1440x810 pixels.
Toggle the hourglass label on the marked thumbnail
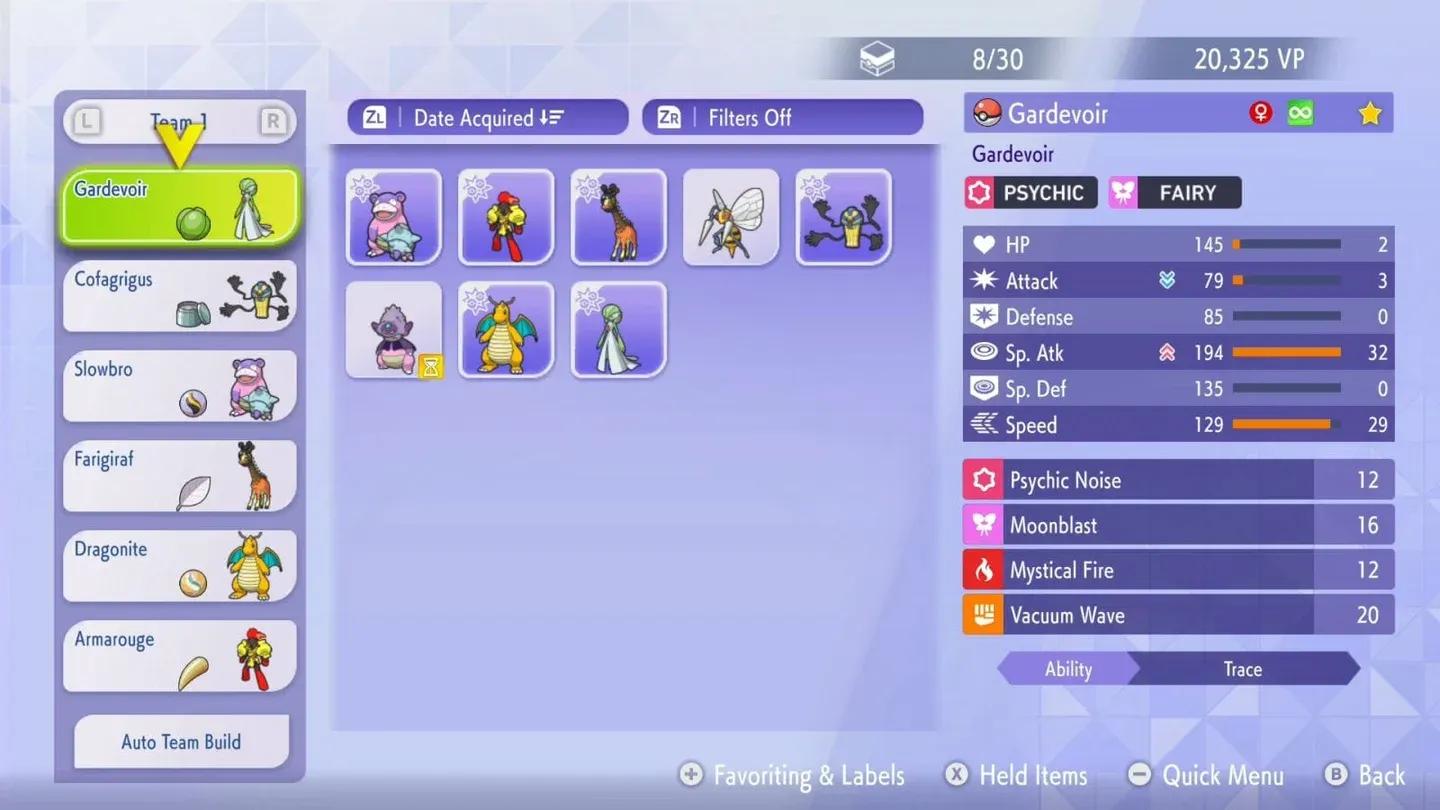click(x=430, y=368)
